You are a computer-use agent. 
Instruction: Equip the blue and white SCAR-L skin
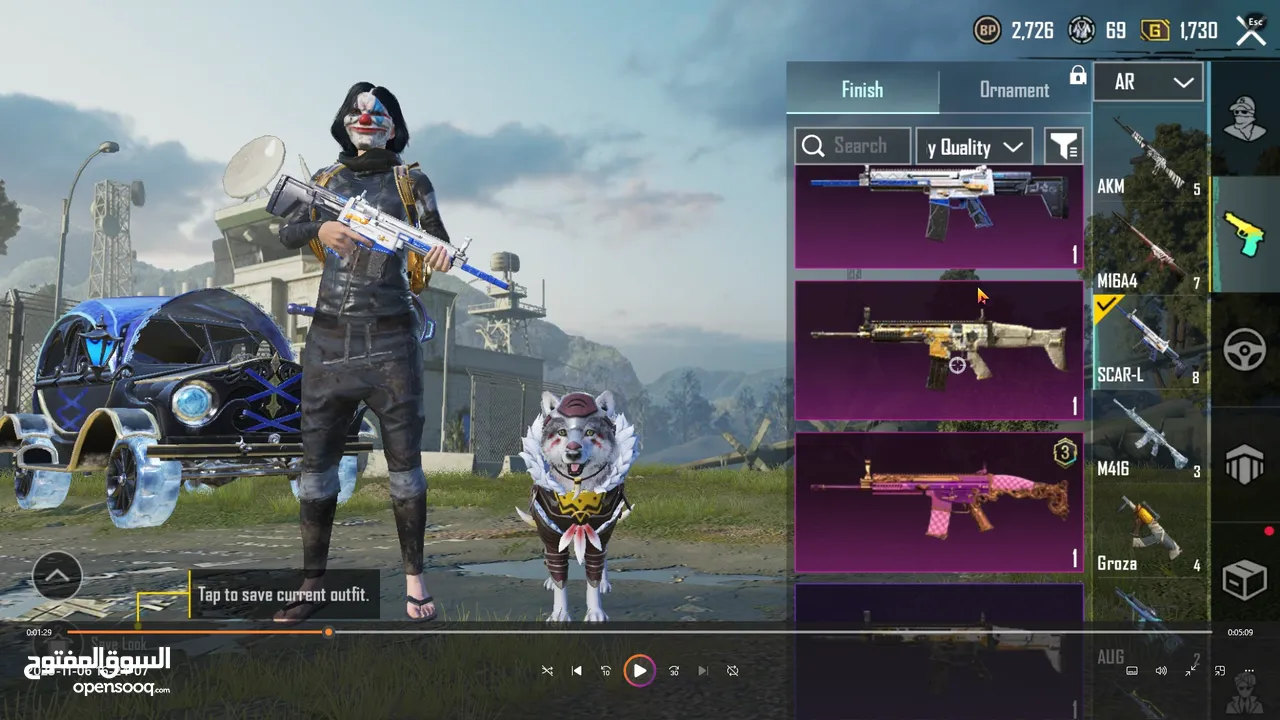(x=938, y=217)
